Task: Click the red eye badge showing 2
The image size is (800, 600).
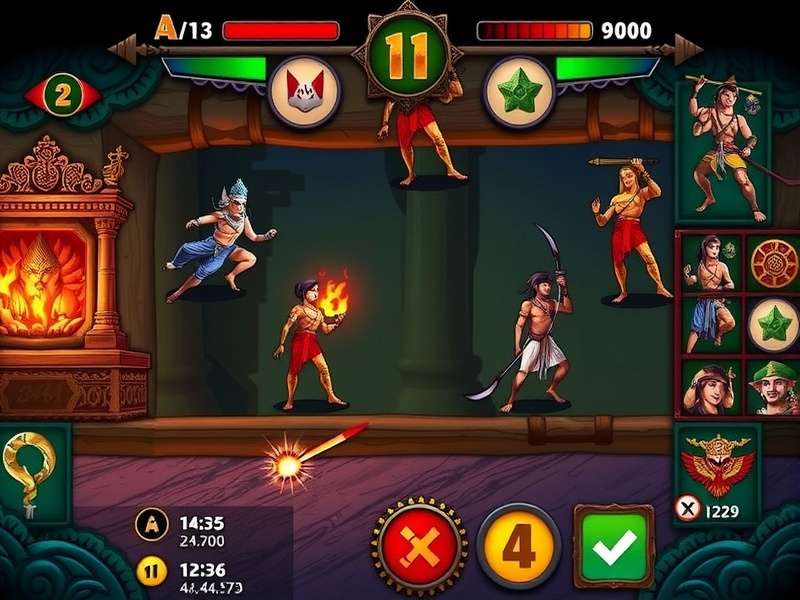Action: (x=63, y=96)
